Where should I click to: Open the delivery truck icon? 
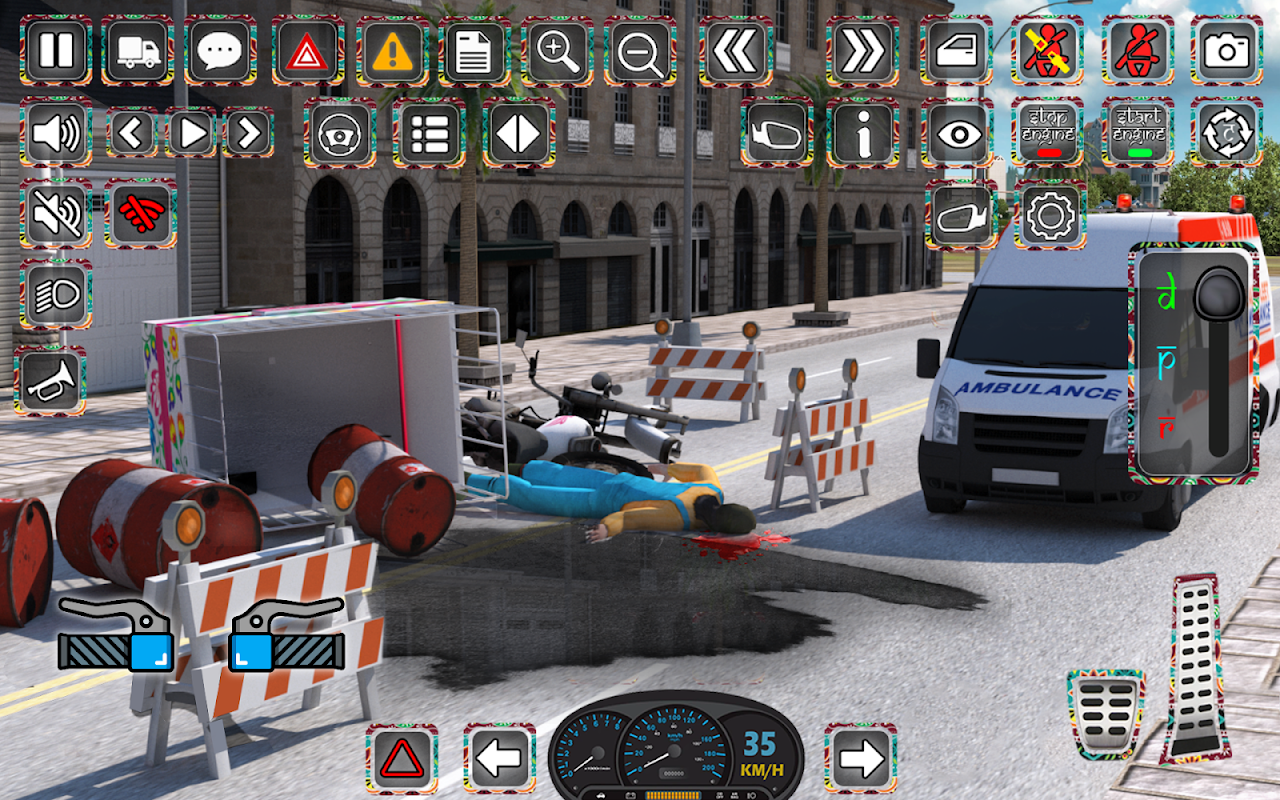[138, 50]
